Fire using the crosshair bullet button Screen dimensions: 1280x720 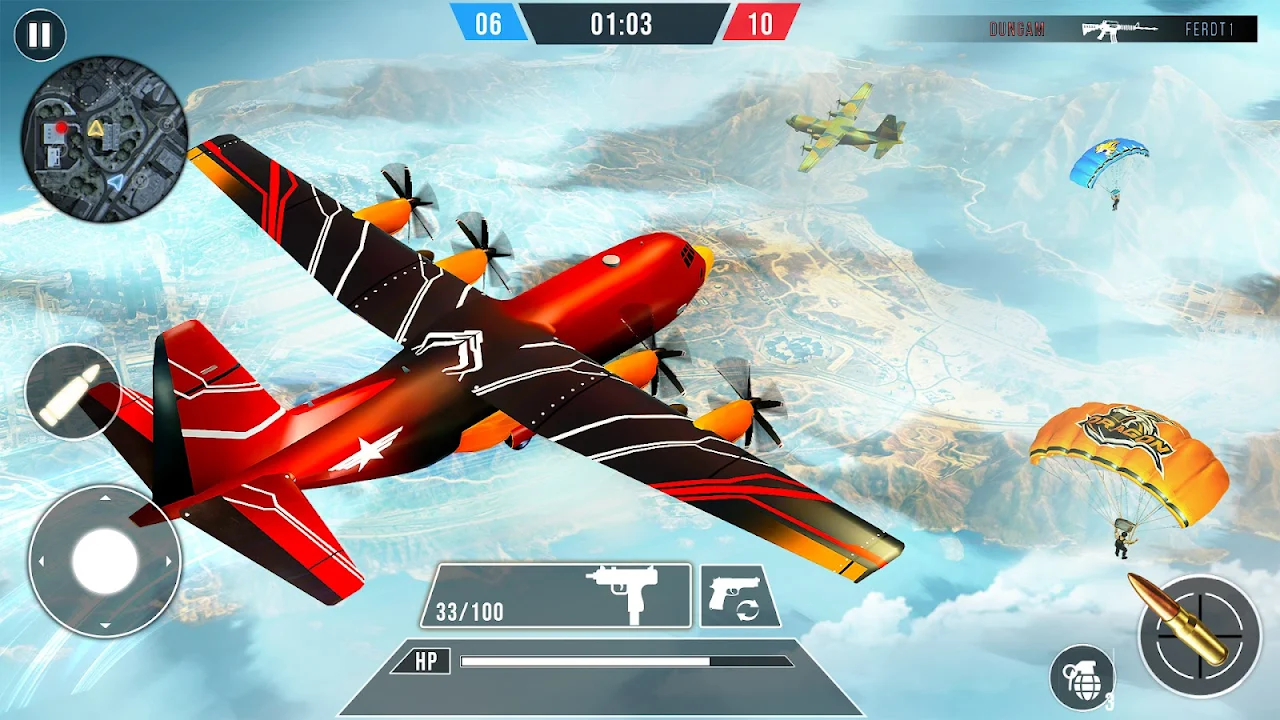tap(1199, 635)
